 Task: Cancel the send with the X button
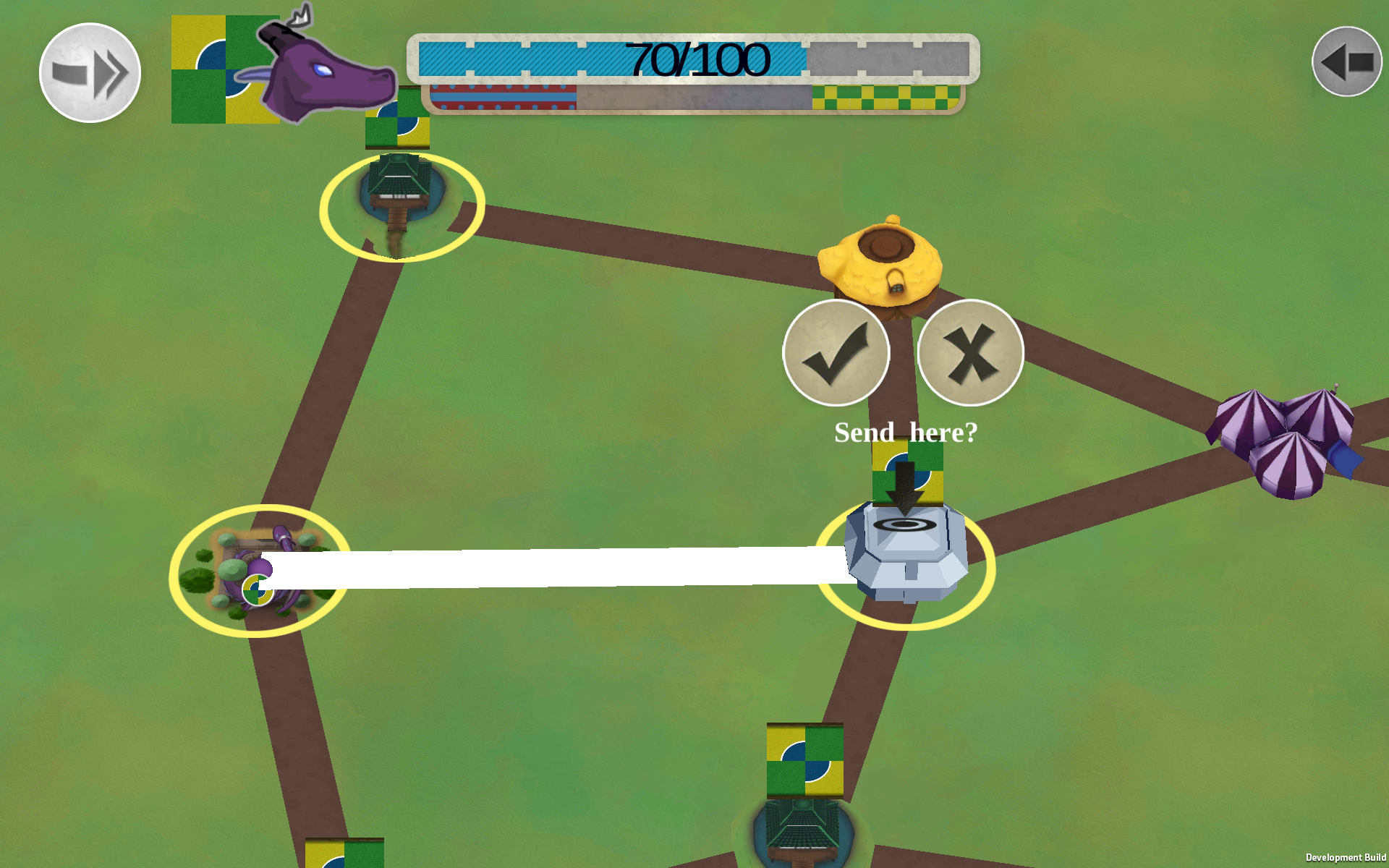click(x=970, y=353)
